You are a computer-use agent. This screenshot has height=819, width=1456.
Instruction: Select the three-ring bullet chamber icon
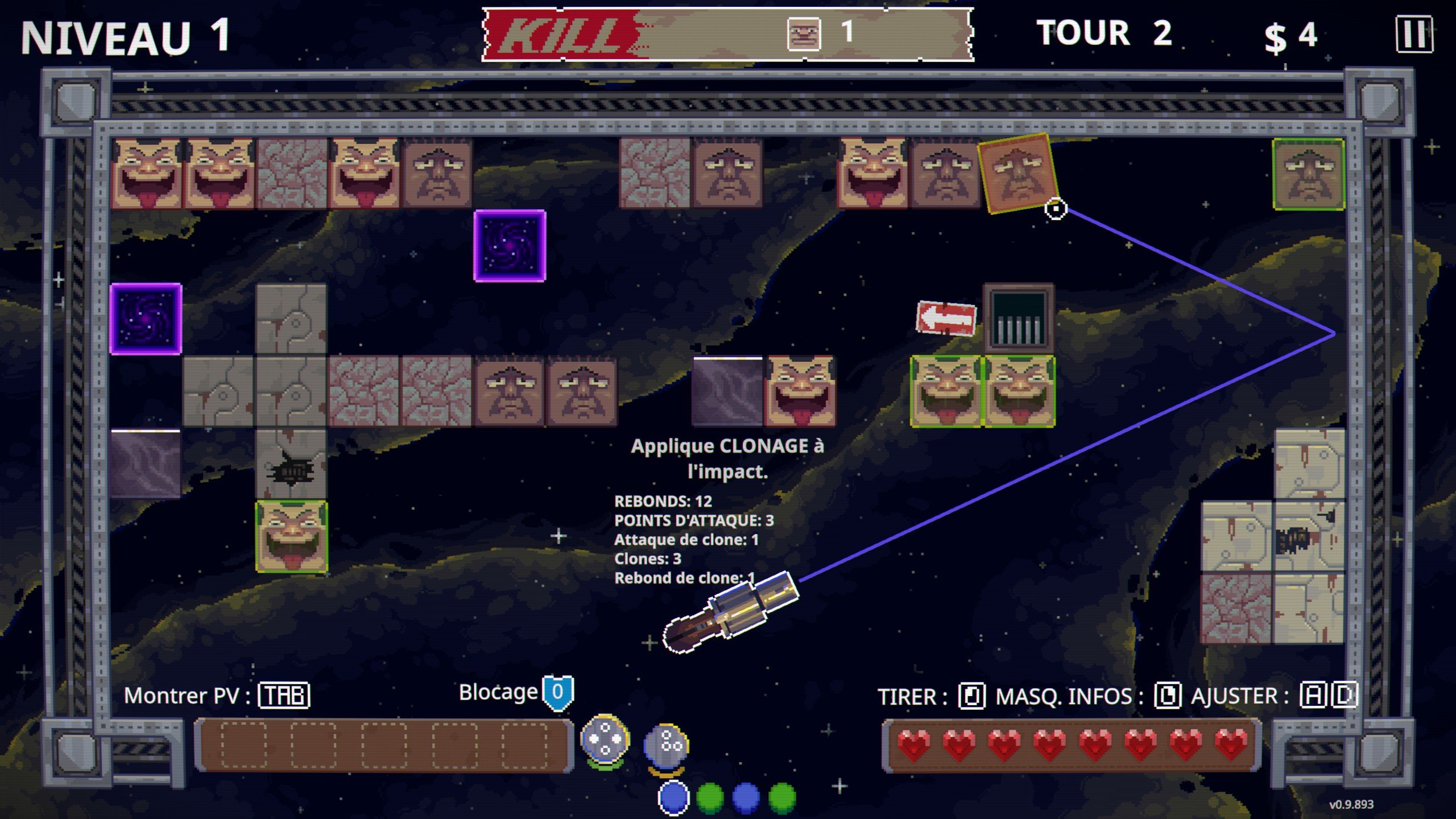pos(667,744)
